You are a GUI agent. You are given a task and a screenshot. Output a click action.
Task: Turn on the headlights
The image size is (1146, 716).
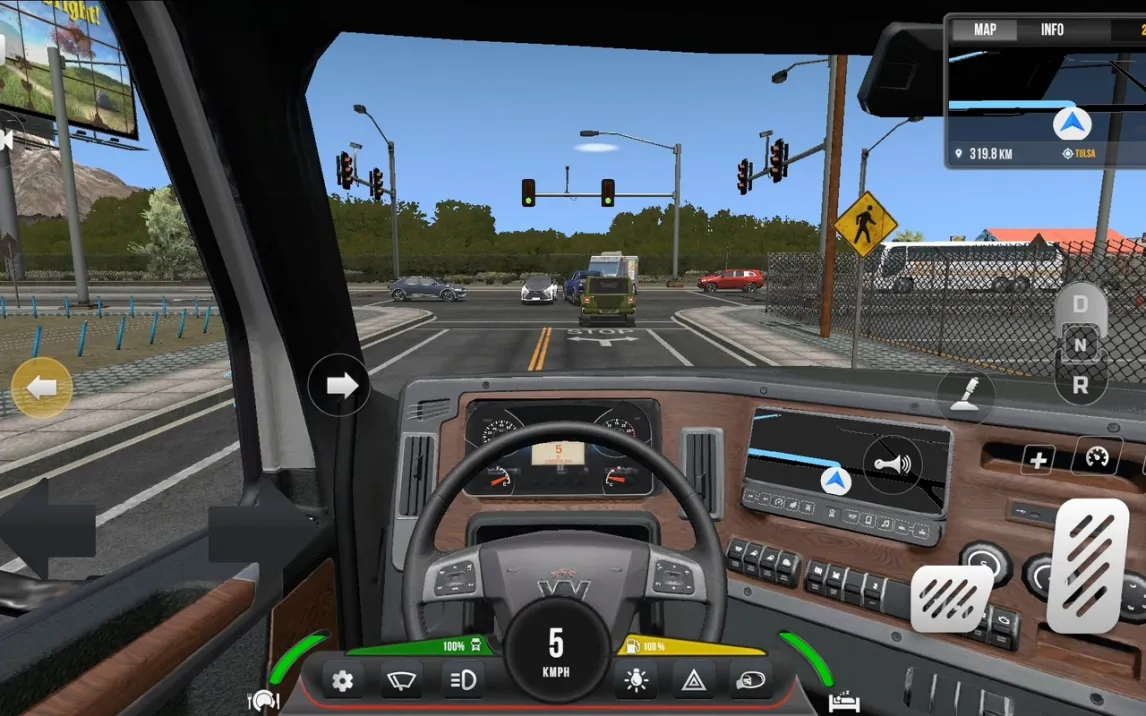462,681
